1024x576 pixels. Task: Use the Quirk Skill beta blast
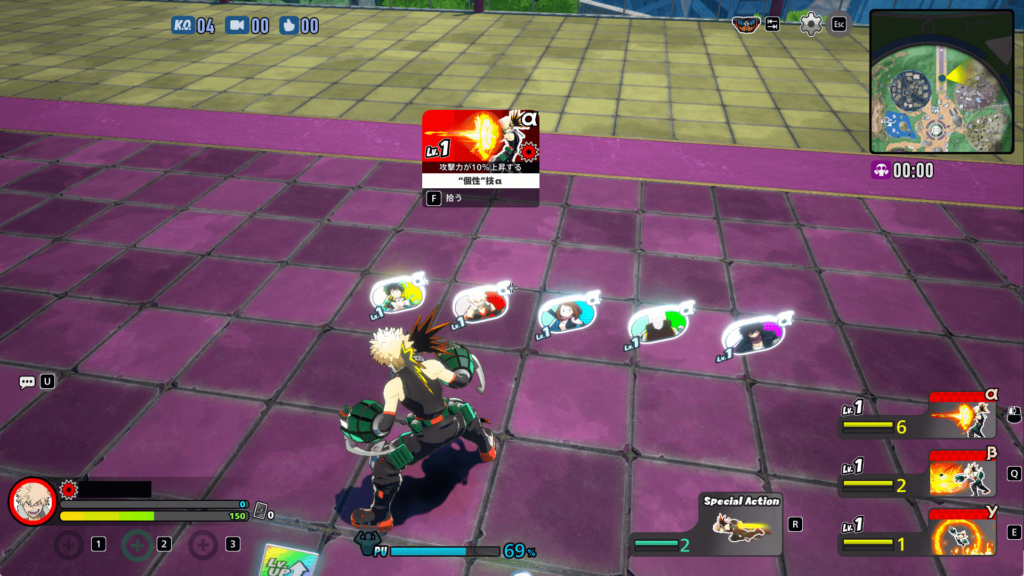(964, 475)
